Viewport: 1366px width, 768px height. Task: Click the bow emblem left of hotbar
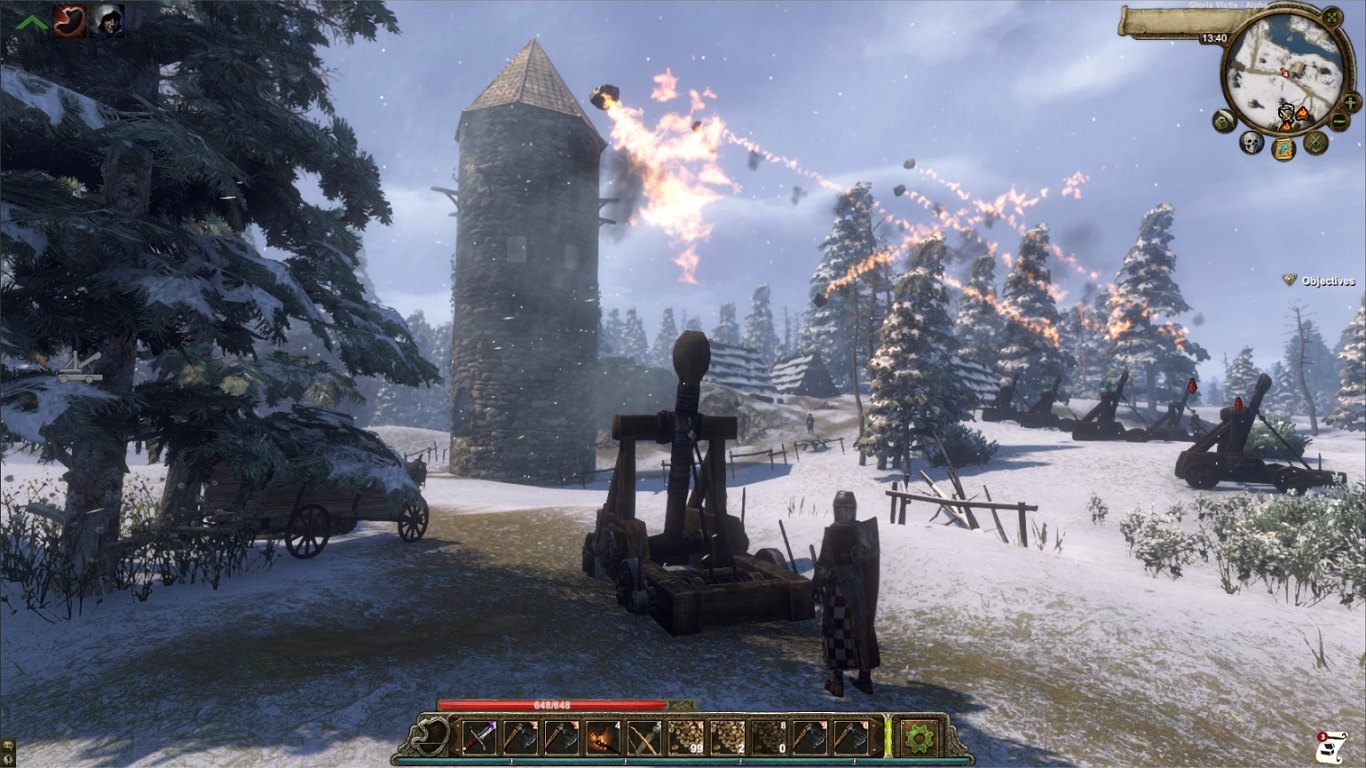click(x=432, y=738)
